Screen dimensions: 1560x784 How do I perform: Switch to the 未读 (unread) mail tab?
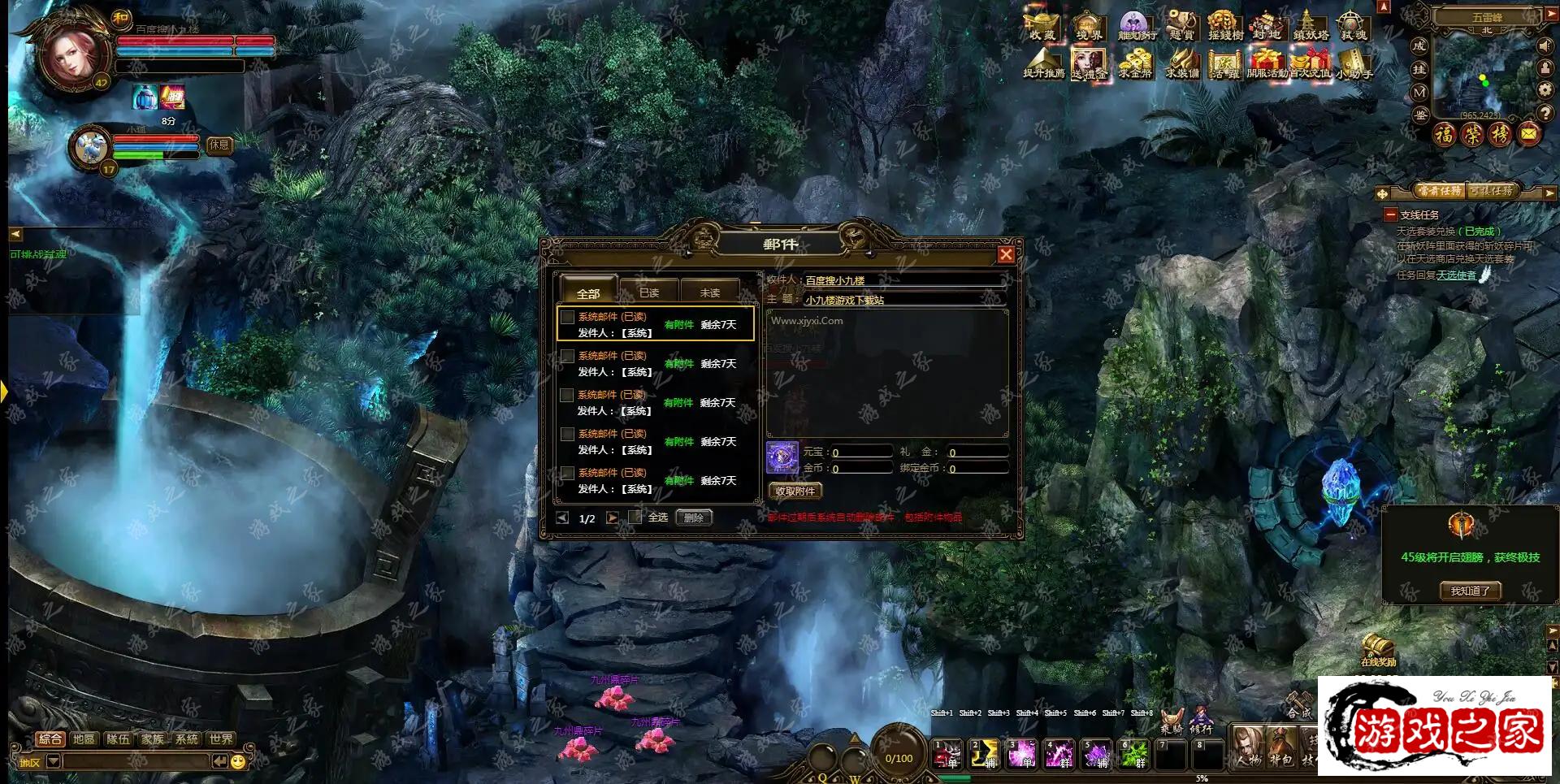point(709,292)
